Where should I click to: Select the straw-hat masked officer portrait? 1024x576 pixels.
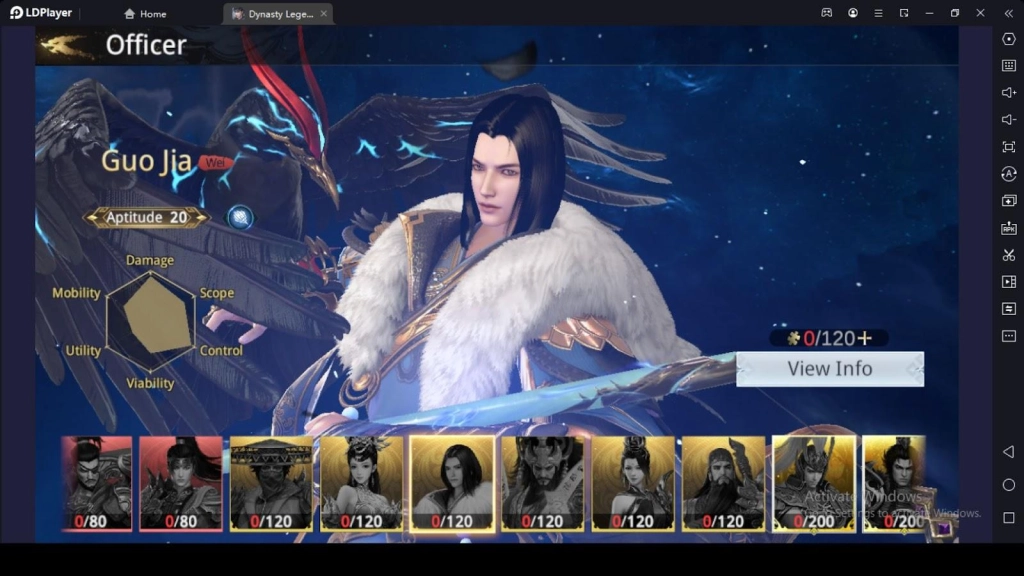click(x=271, y=482)
